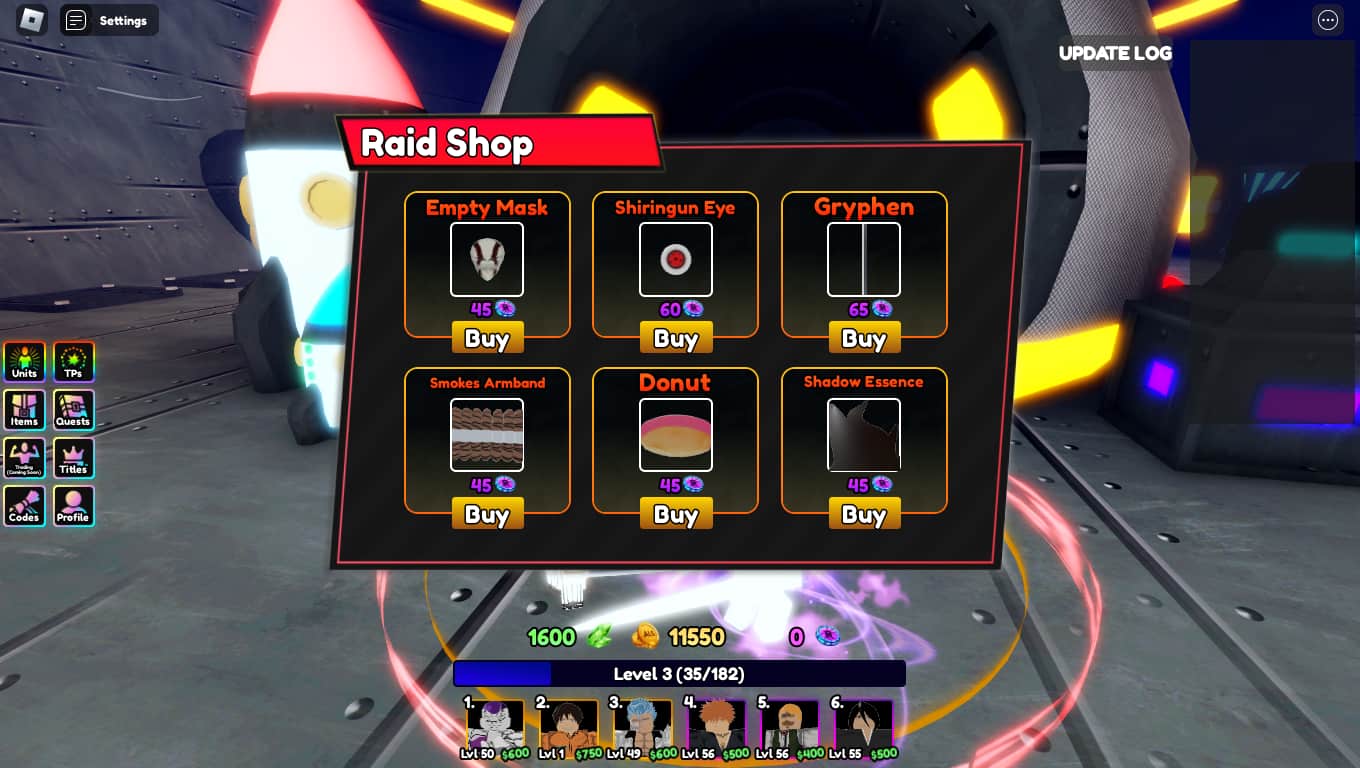View the Update Log
1360x768 pixels.
[x=1115, y=54]
